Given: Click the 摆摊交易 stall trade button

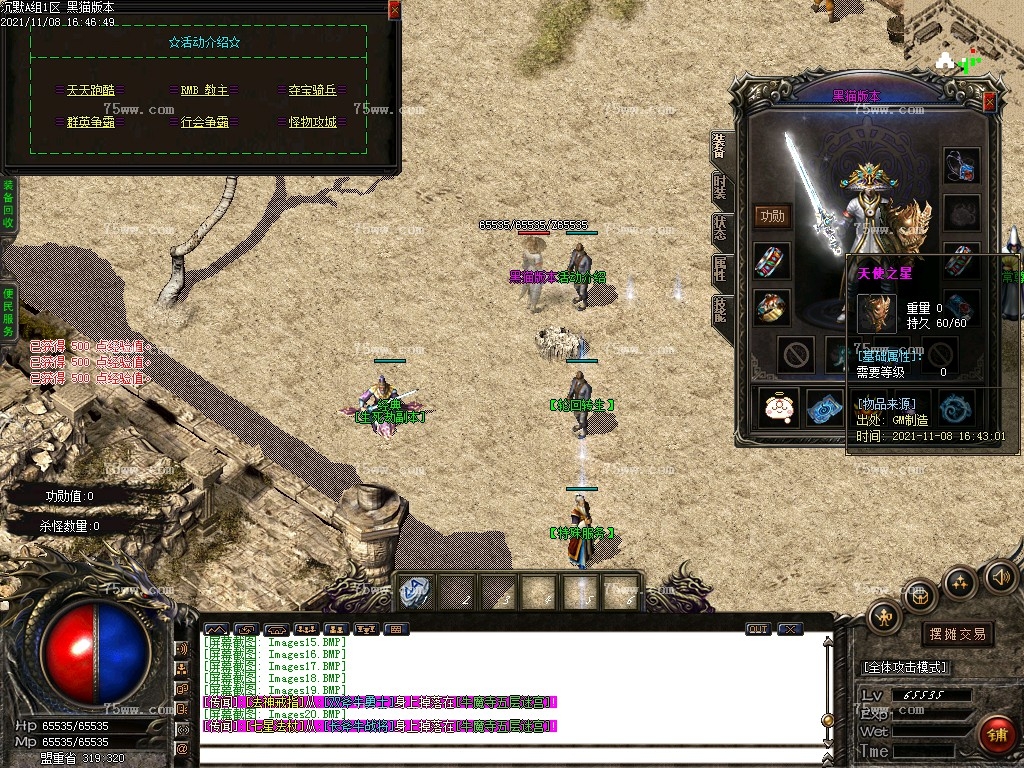Looking at the screenshot, I should point(957,634).
